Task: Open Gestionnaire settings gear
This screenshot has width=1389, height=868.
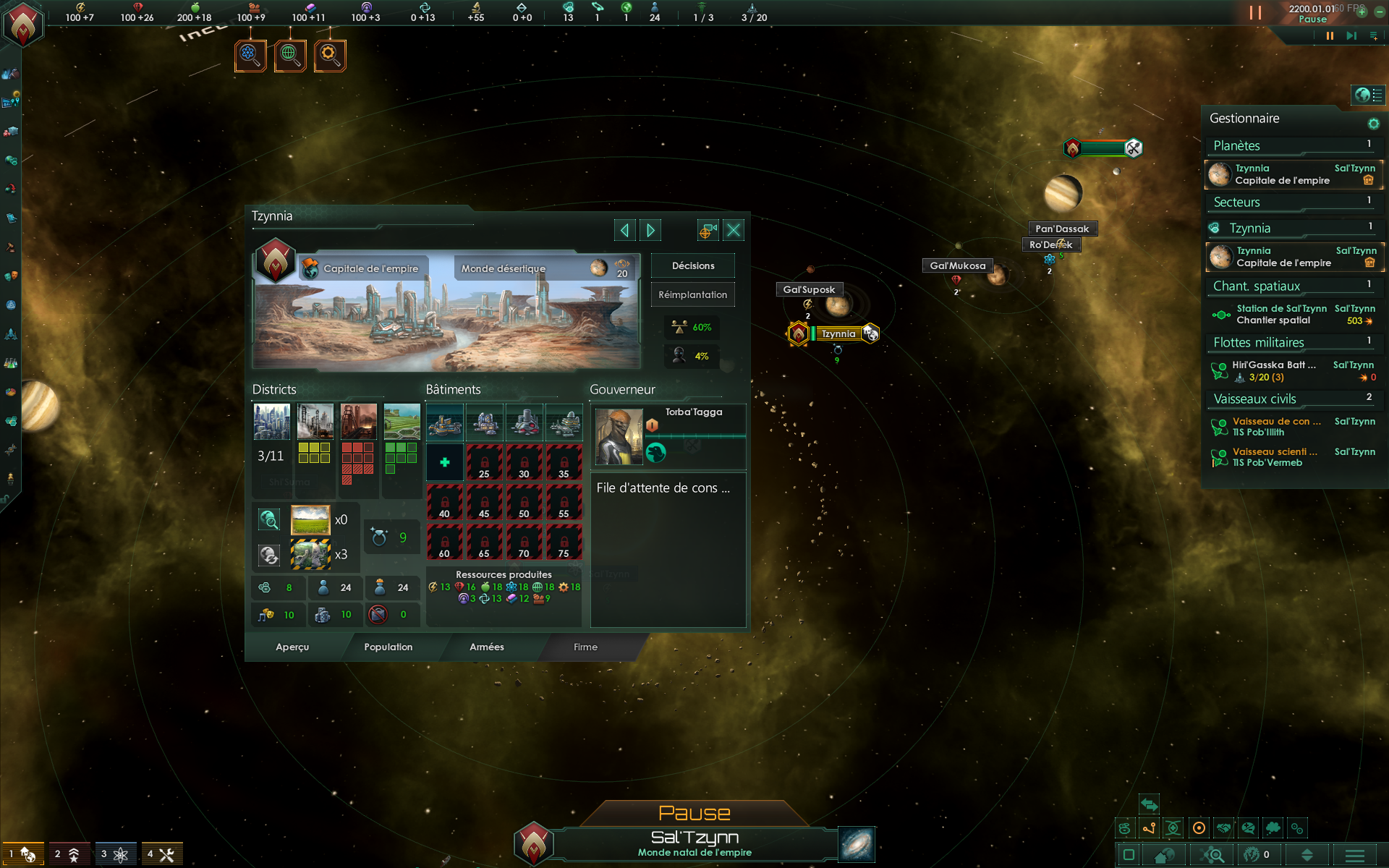Action: [1373, 124]
